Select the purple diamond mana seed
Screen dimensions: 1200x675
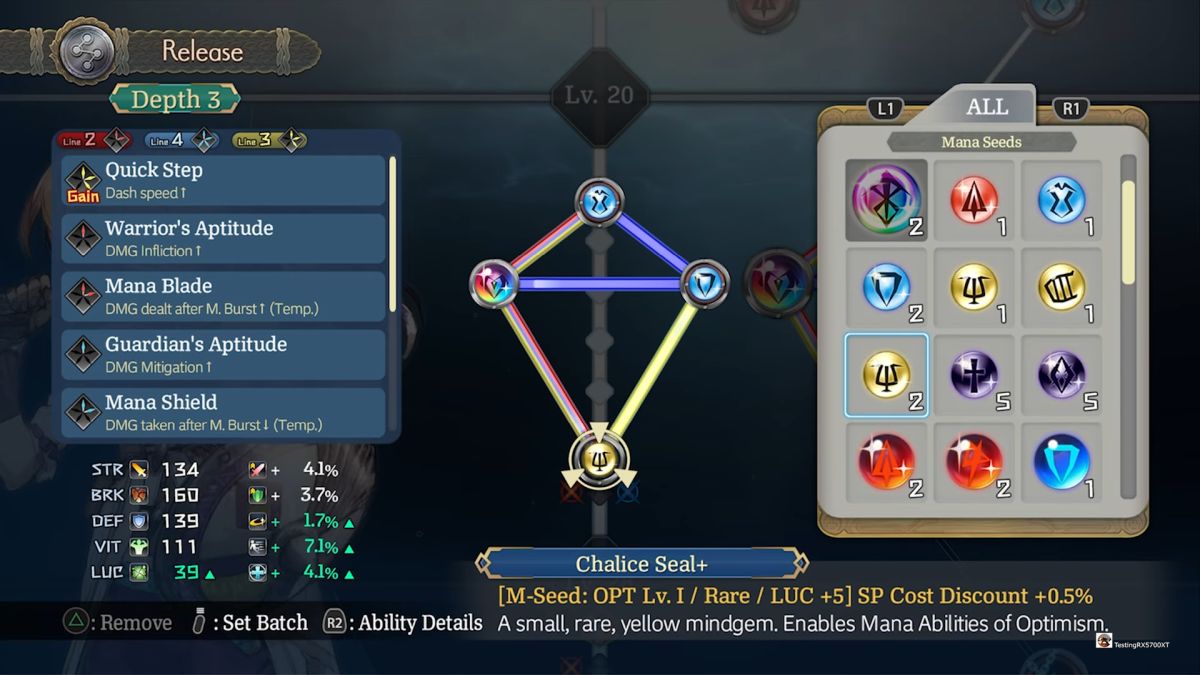point(1062,375)
